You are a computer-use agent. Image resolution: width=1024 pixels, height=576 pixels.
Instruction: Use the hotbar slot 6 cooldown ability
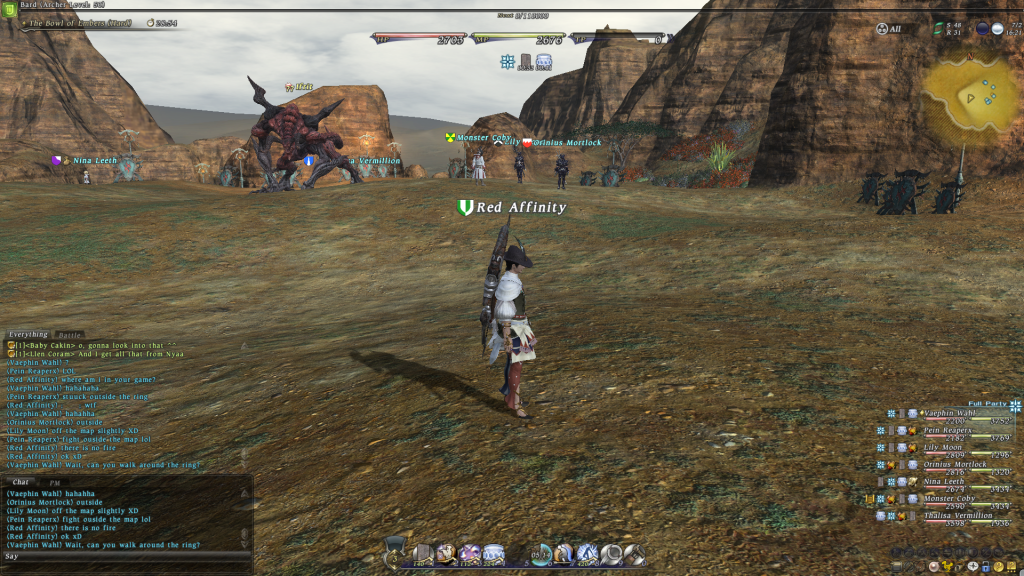[541, 554]
